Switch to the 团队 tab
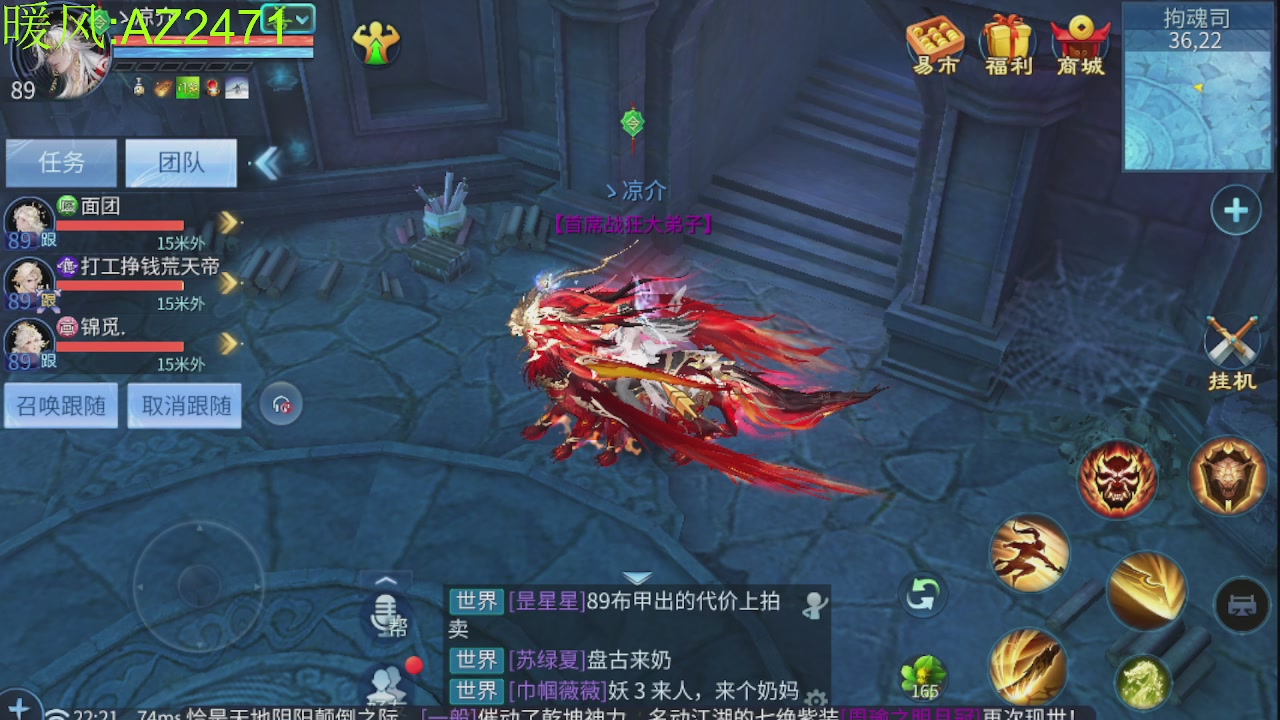 (x=184, y=163)
